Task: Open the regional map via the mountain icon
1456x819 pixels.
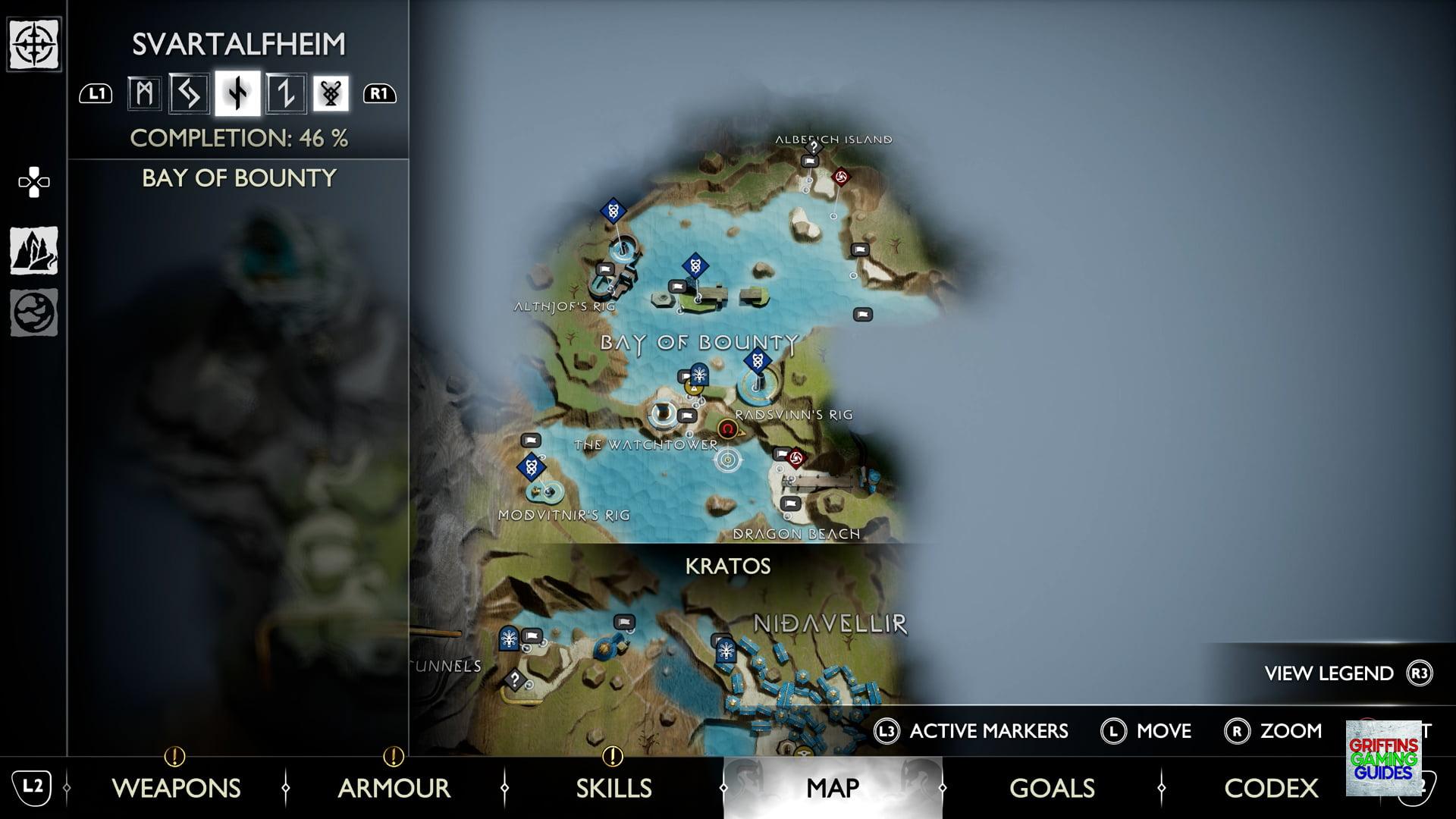Action: tap(34, 256)
